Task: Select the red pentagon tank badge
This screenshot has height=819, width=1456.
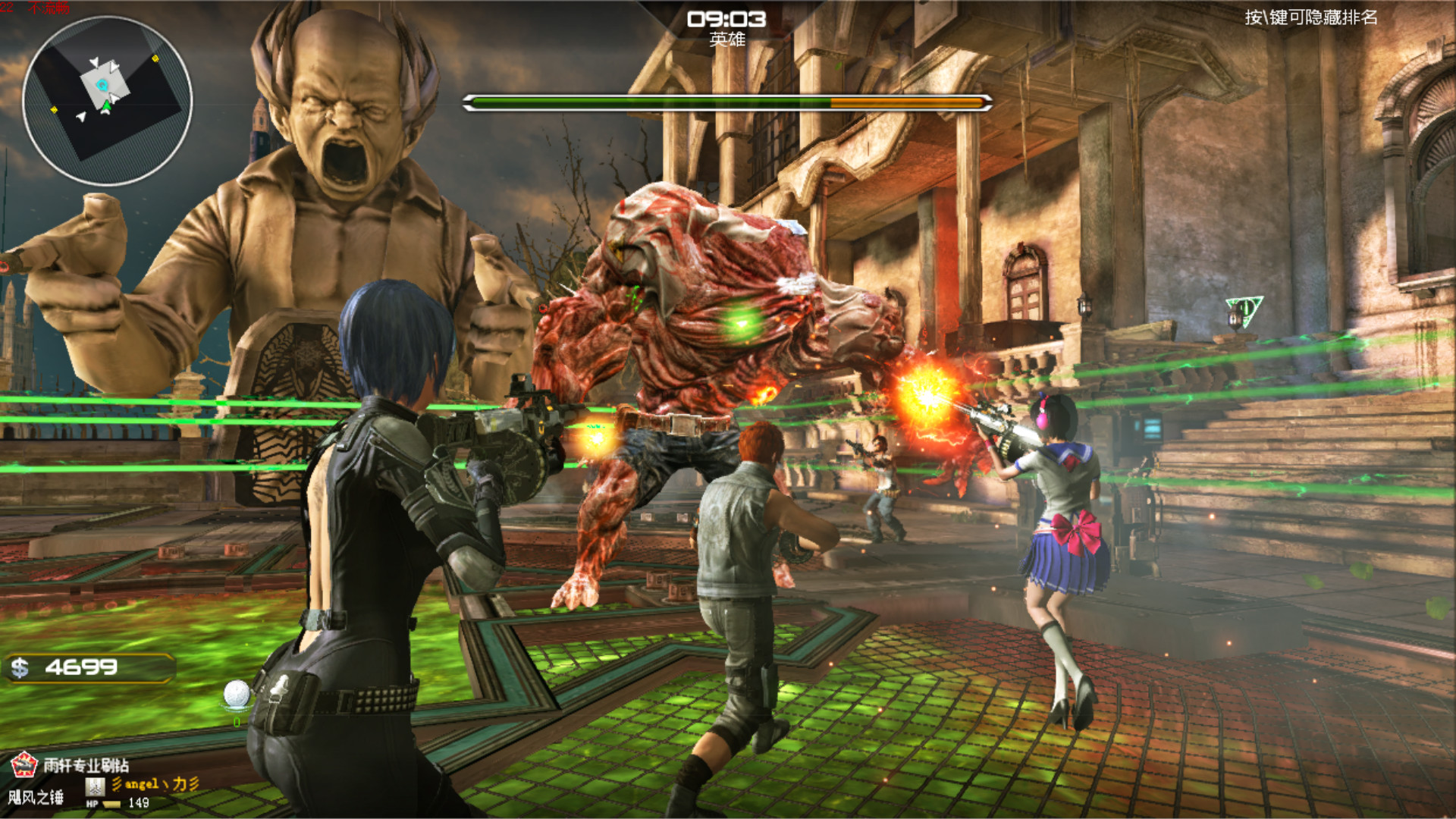Action: [x=24, y=764]
